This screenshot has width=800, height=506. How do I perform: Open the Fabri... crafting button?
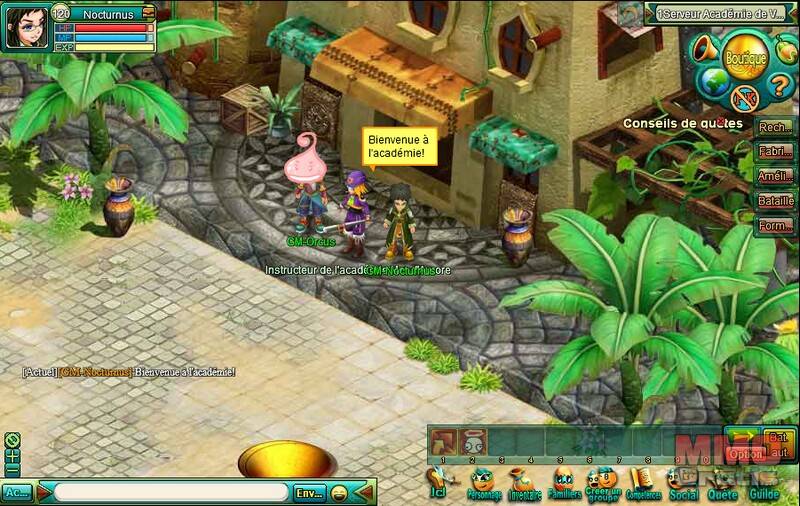coord(772,152)
